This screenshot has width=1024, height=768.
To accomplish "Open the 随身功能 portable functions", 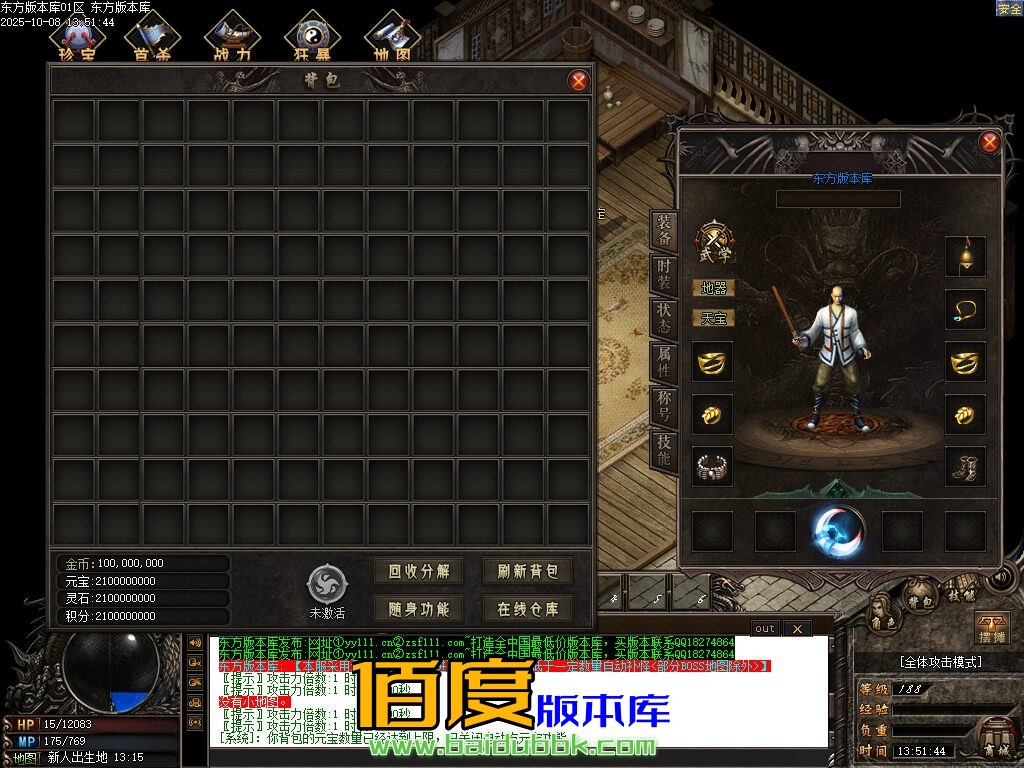I will [419, 608].
